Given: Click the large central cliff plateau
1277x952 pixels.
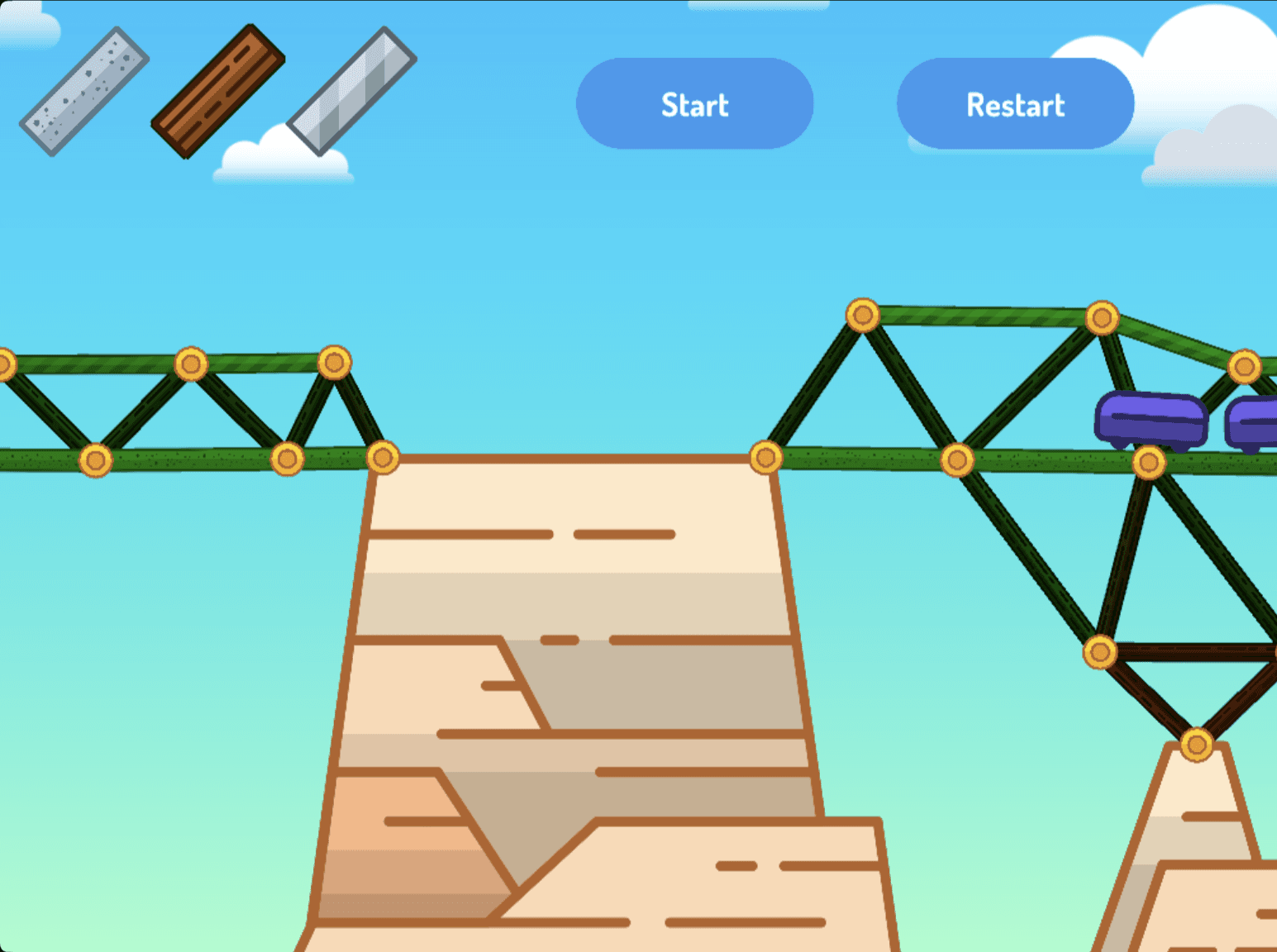Looking at the screenshot, I should (579, 661).
